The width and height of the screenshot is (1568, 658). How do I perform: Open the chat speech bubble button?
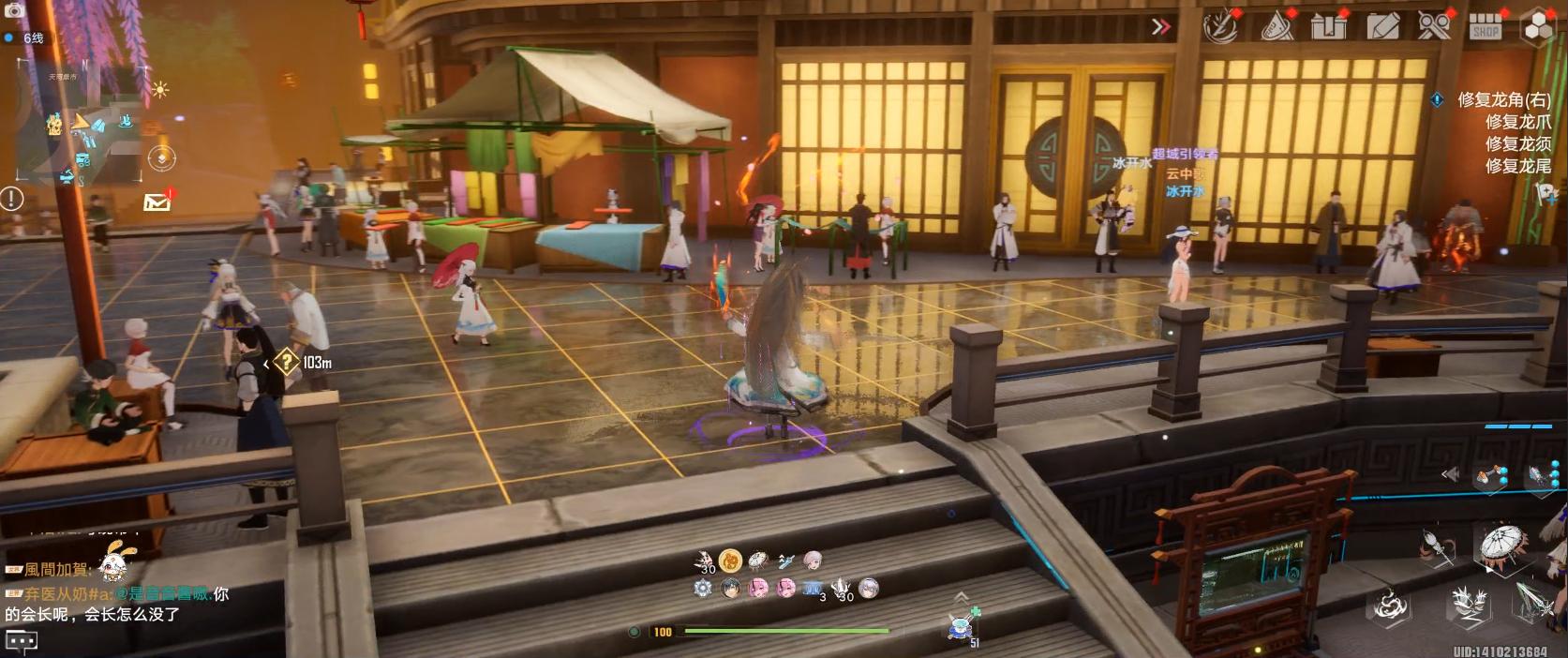[x=22, y=641]
